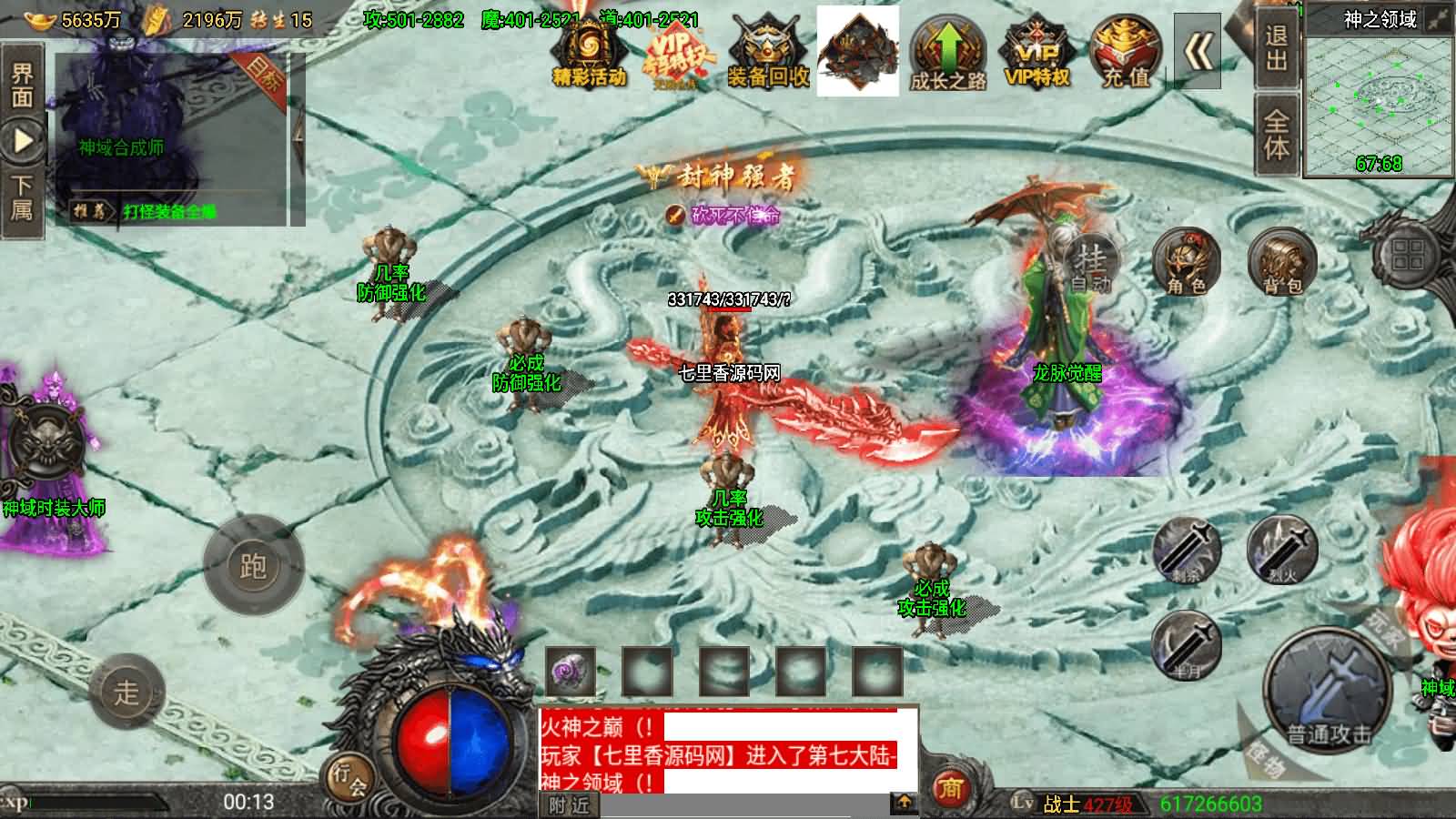The height and width of the screenshot is (819, 1456).
Task: Open 装备回收 equipment recycling
Action: click(x=767, y=53)
